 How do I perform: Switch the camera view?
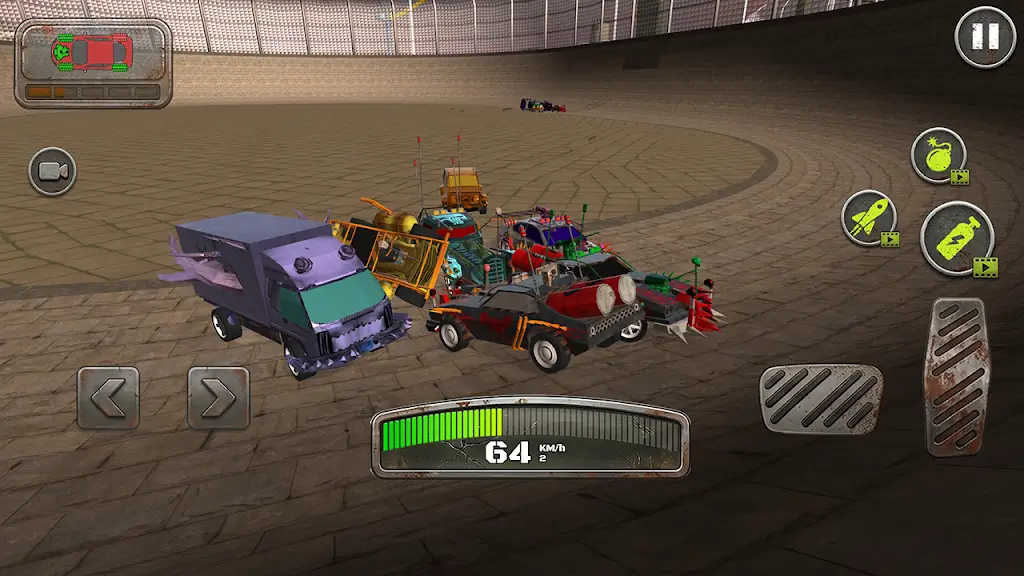pyautogui.click(x=52, y=172)
